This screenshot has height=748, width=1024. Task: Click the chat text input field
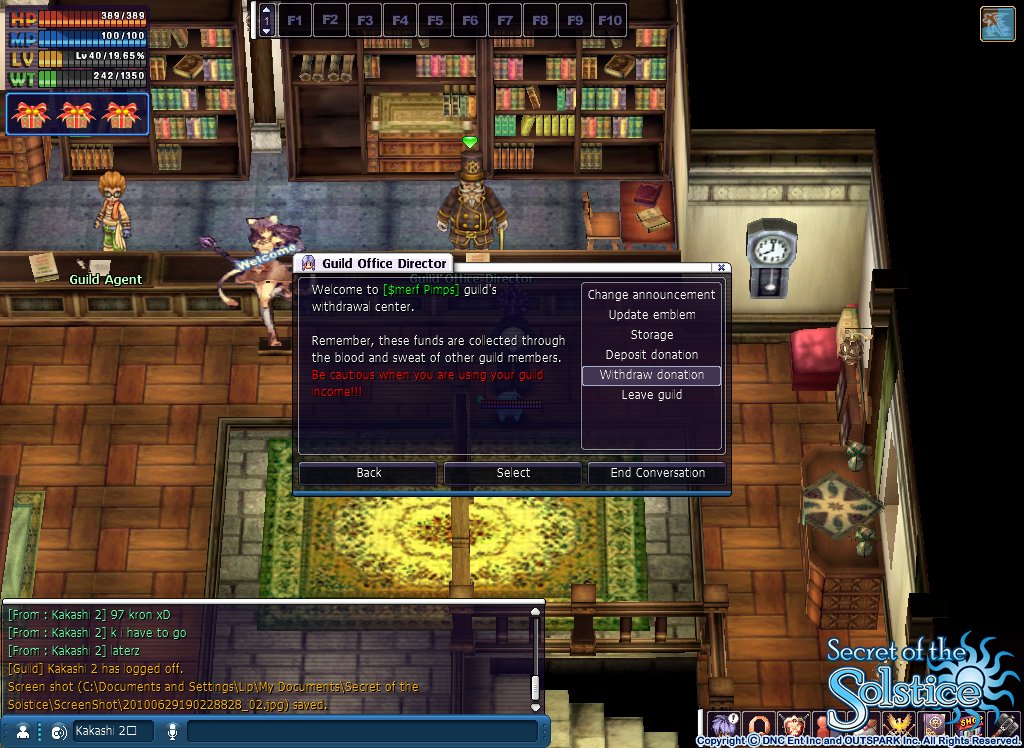click(360, 731)
